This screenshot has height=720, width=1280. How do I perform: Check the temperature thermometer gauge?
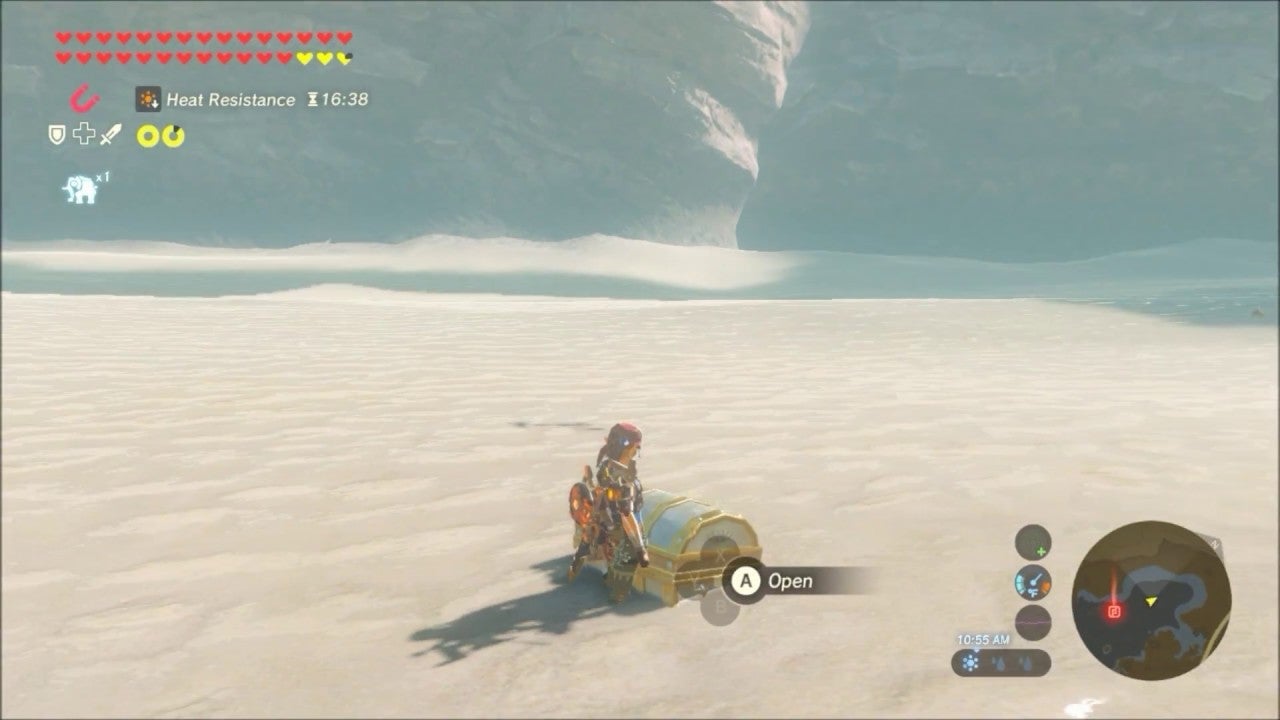(x=1033, y=582)
